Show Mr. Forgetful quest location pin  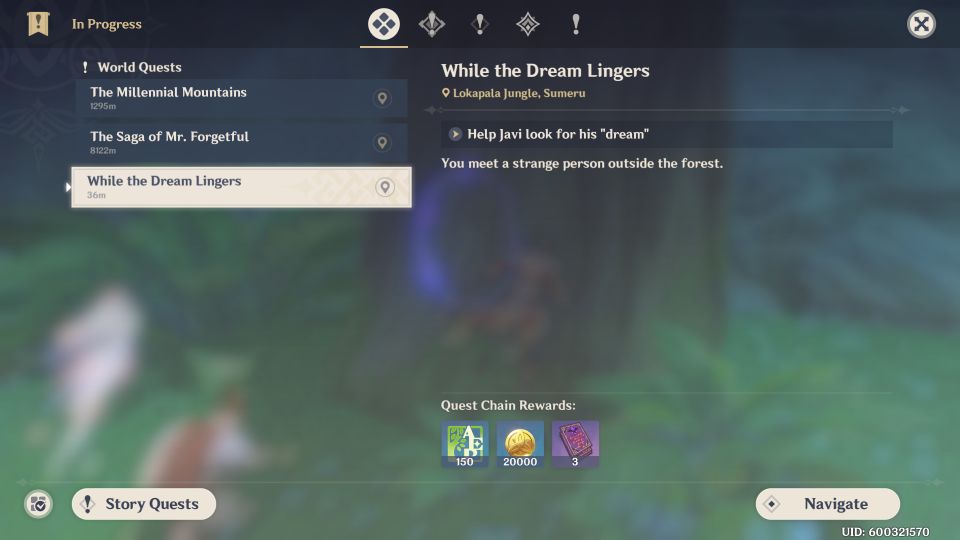pyautogui.click(x=382, y=142)
